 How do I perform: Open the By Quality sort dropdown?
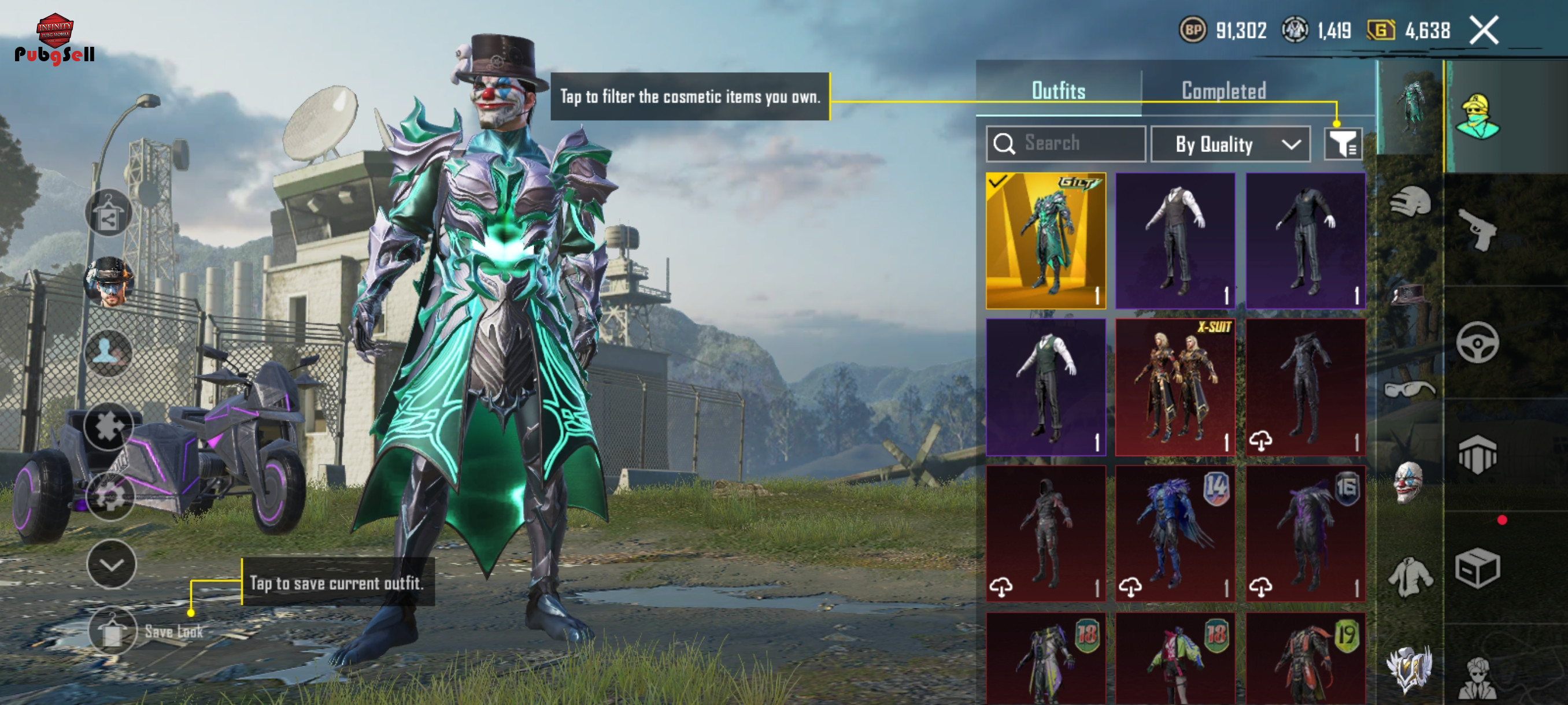tap(1230, 144)
